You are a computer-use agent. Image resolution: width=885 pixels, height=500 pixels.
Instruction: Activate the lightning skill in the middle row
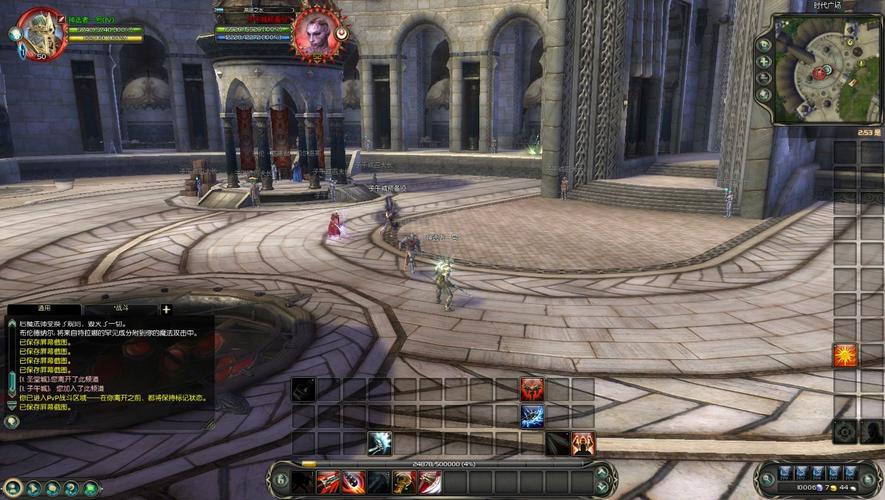pos(532,416)
